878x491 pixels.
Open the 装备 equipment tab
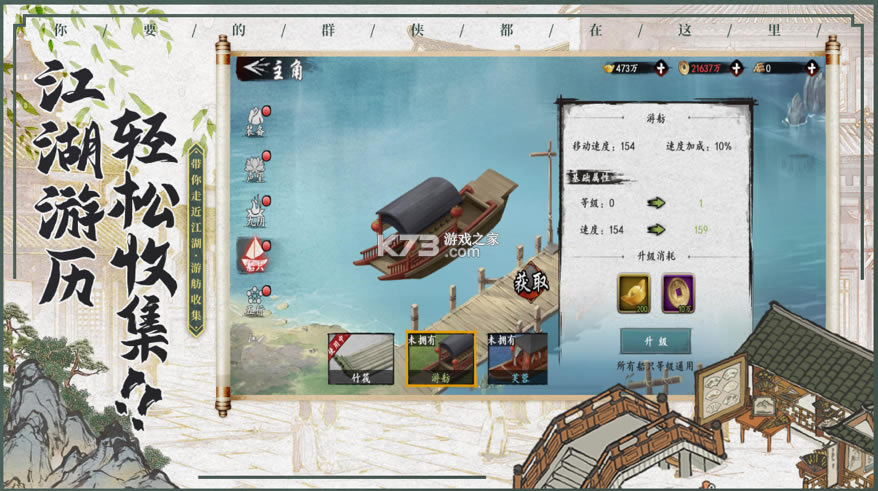[x=255, y=122]
